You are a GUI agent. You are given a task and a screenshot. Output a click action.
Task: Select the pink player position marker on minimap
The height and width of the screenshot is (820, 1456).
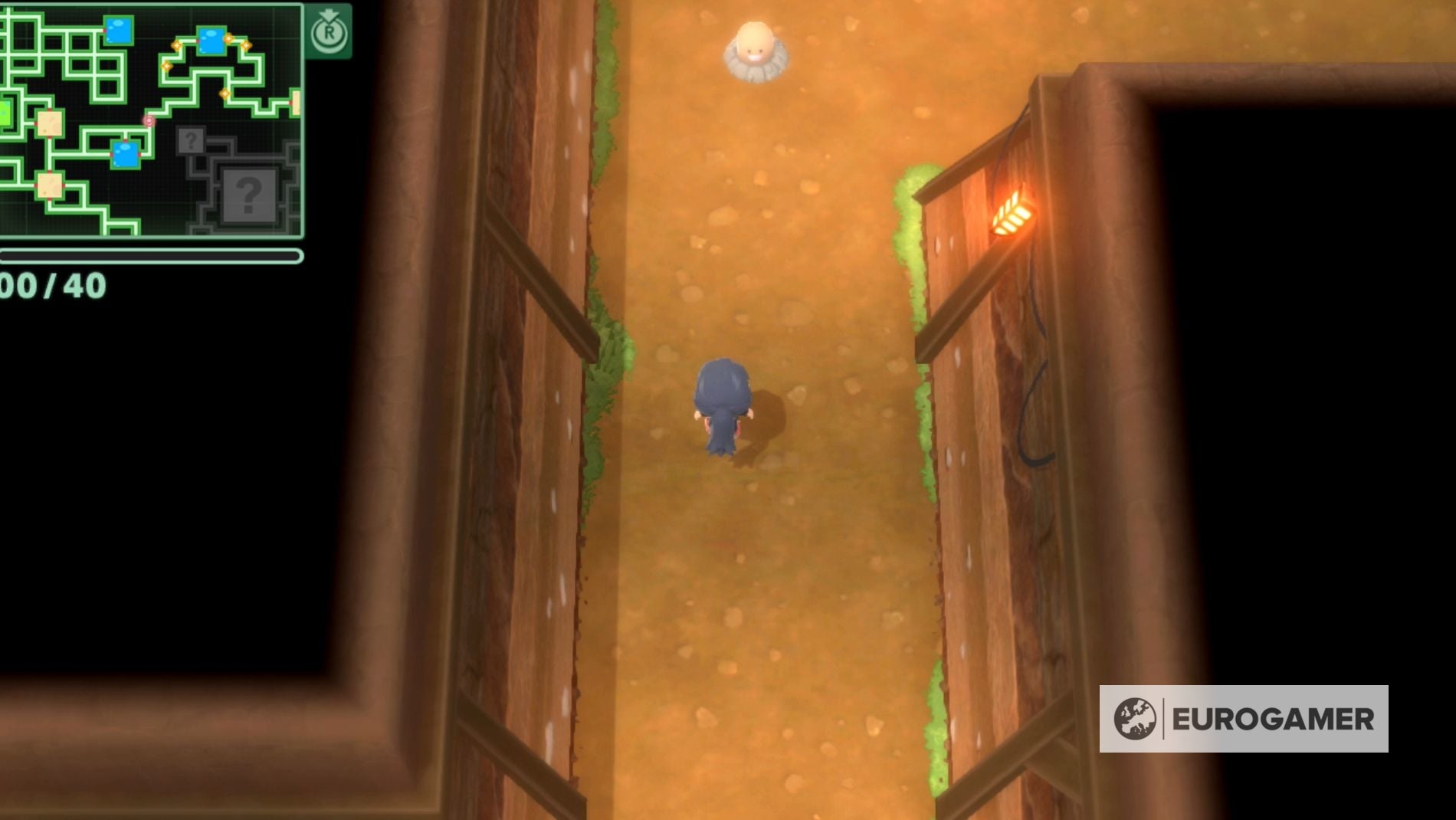(149, 120)
